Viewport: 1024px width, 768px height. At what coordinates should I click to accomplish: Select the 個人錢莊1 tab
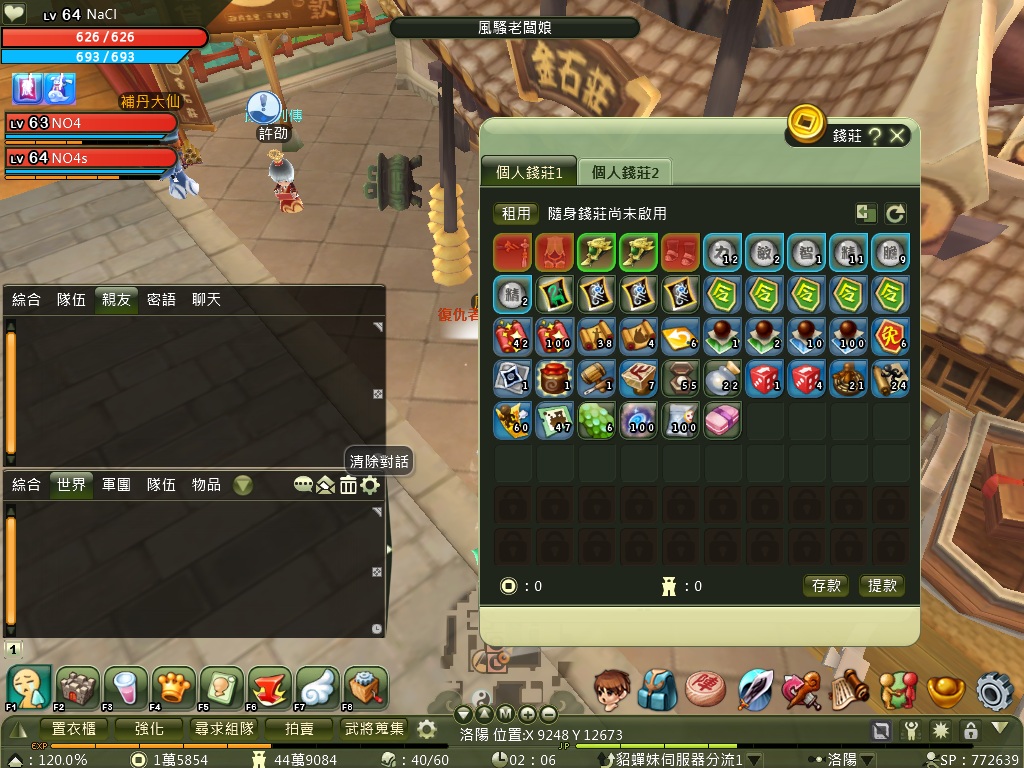529,172
